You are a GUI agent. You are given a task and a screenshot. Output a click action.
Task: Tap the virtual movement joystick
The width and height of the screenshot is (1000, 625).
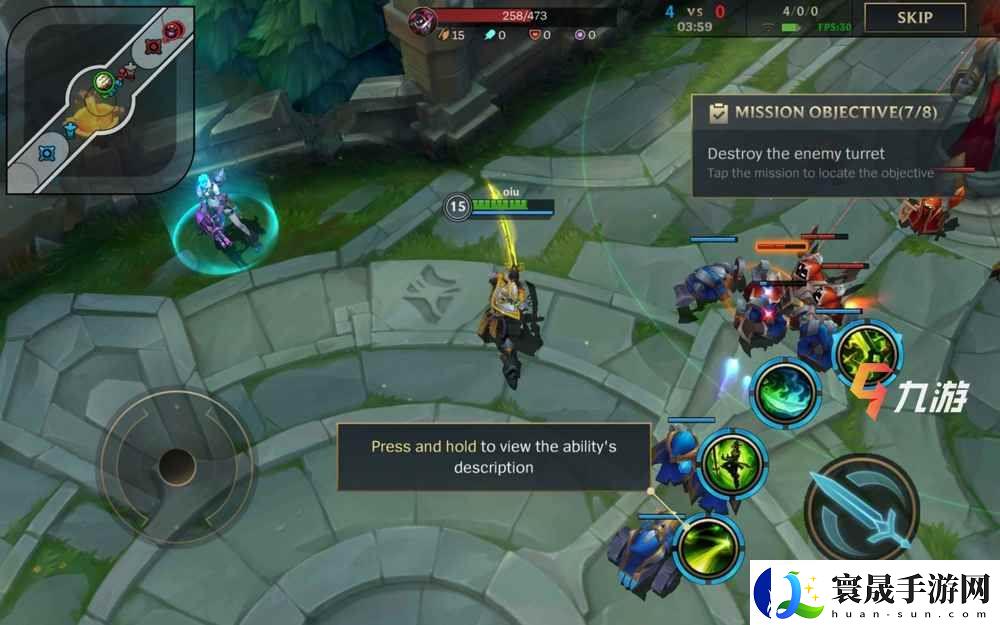(176, 465)
